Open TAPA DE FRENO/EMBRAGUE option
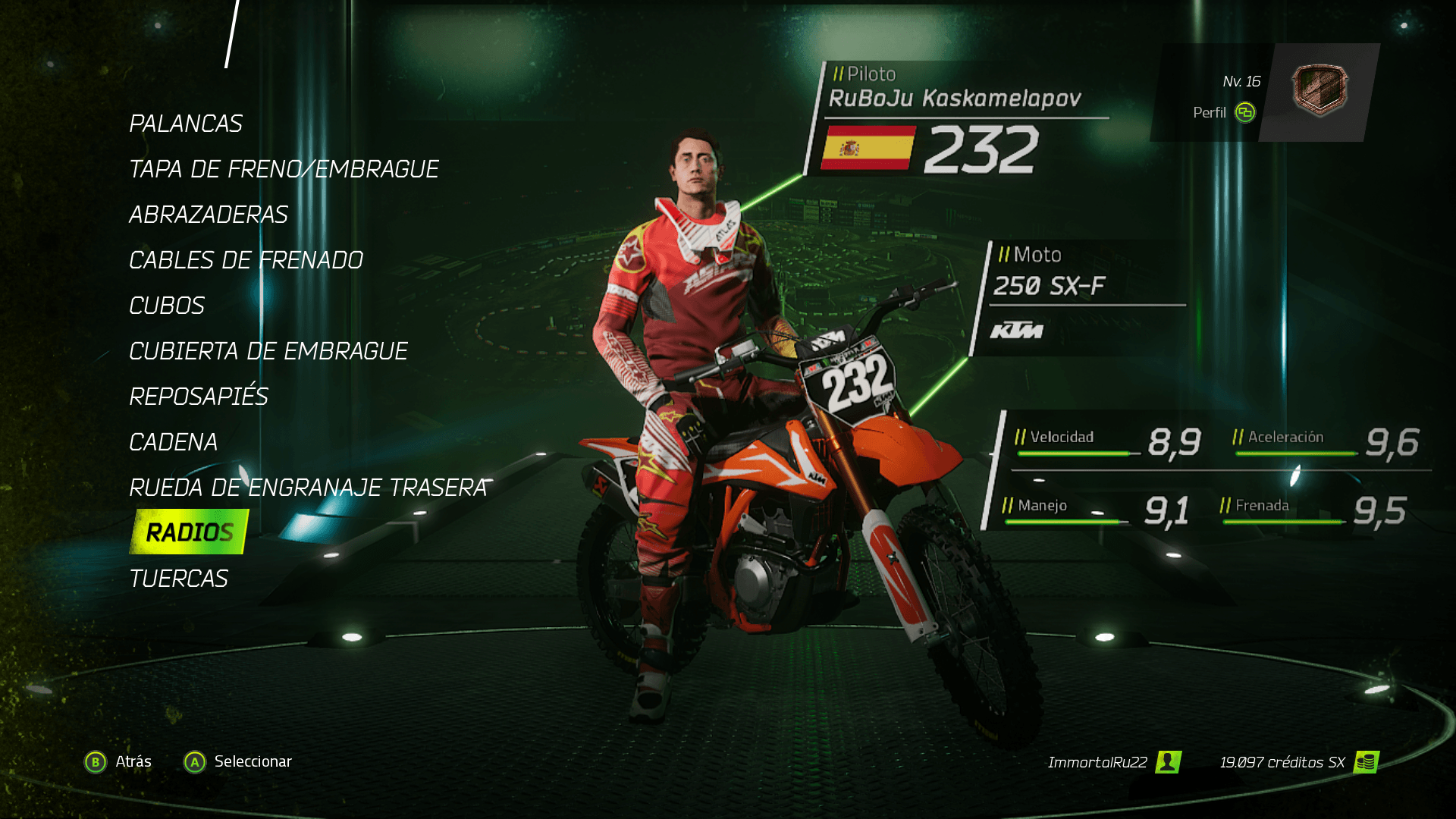This screenshot has width=1456, height=819. [x=284, y=169]
